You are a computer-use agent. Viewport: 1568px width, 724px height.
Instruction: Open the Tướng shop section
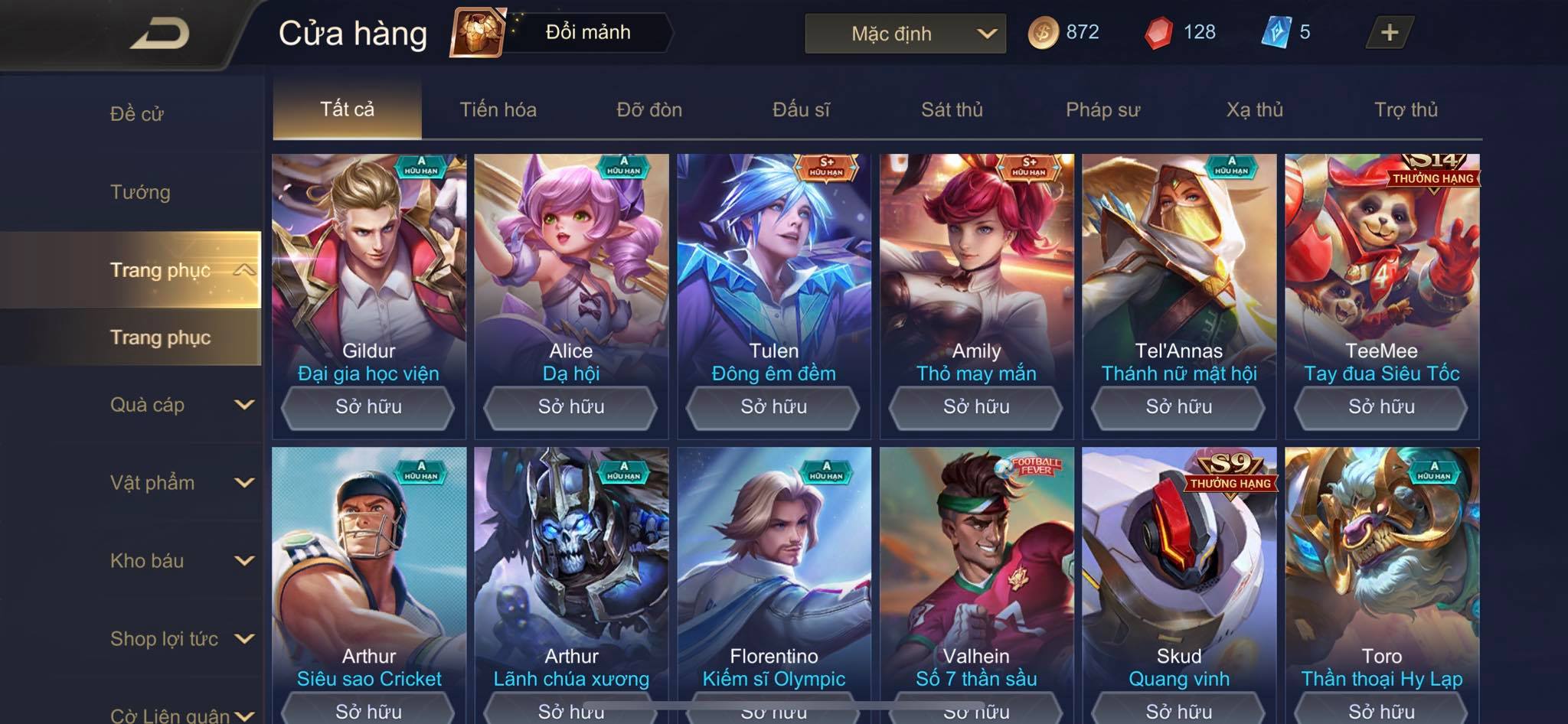click(140, 192)
